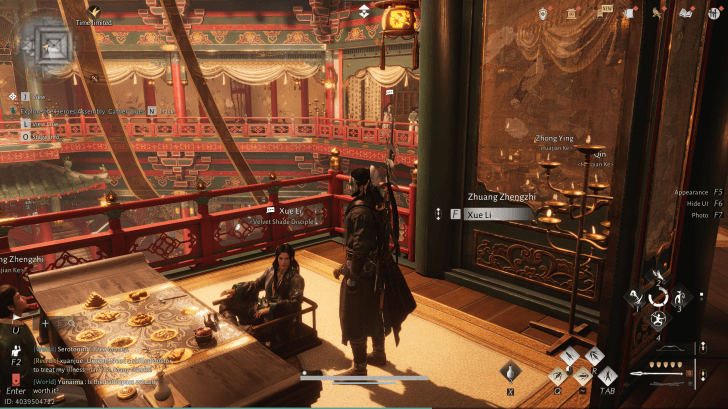Open the bird messenger icon

coord(659,13)
